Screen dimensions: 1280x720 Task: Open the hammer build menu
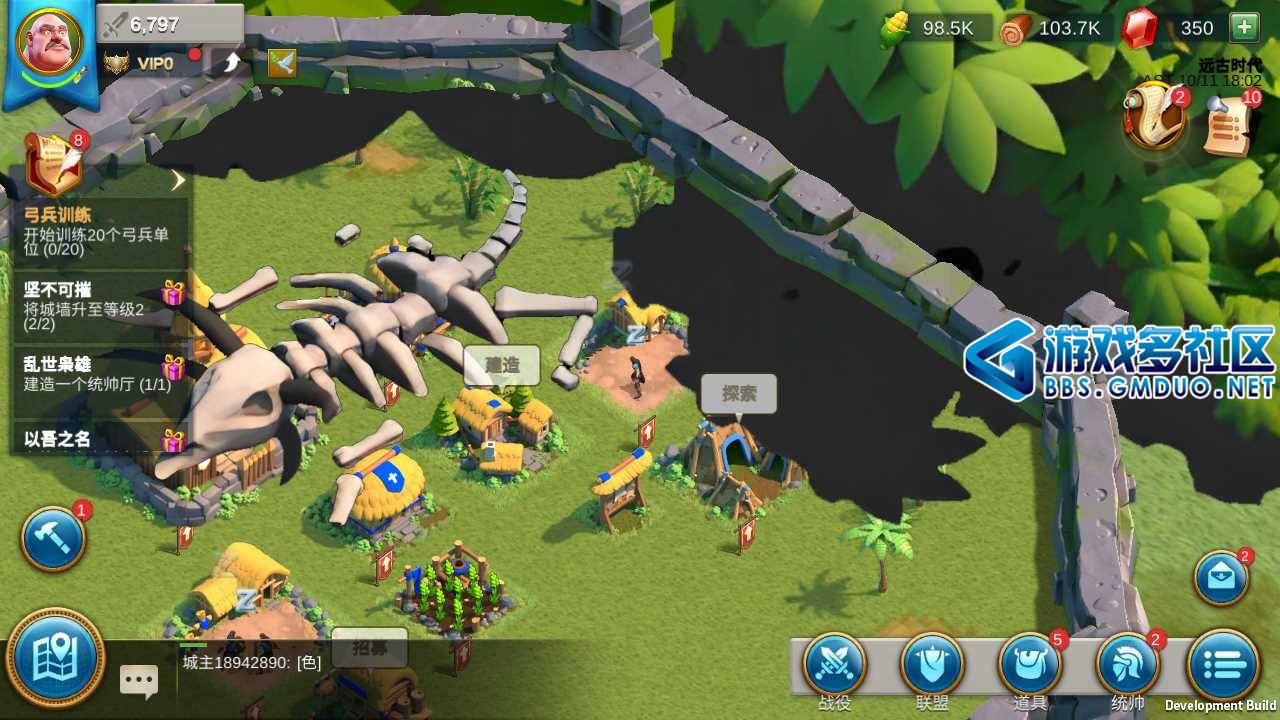(x=53, y=539)
